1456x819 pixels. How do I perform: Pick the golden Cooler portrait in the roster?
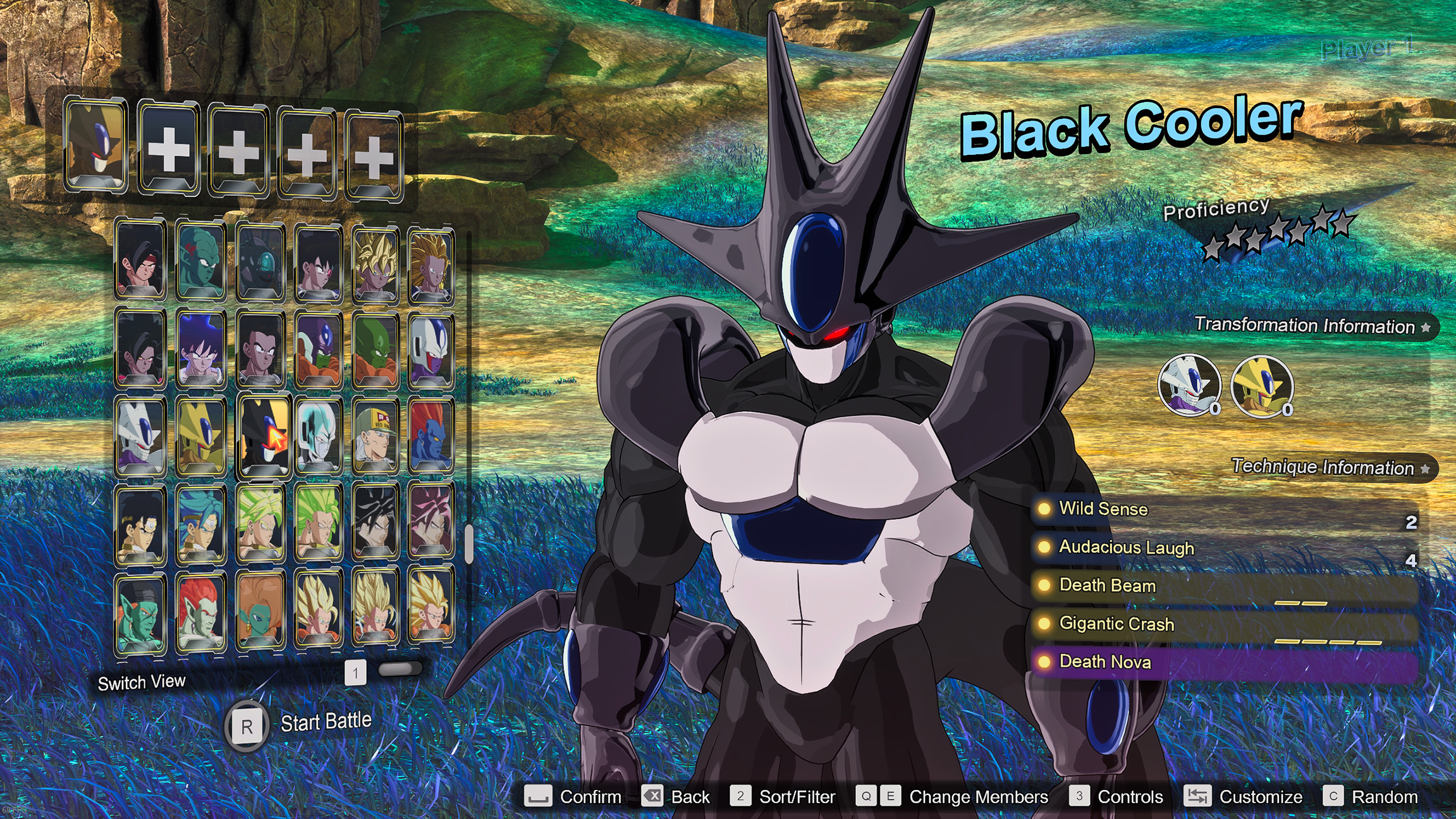201,436
